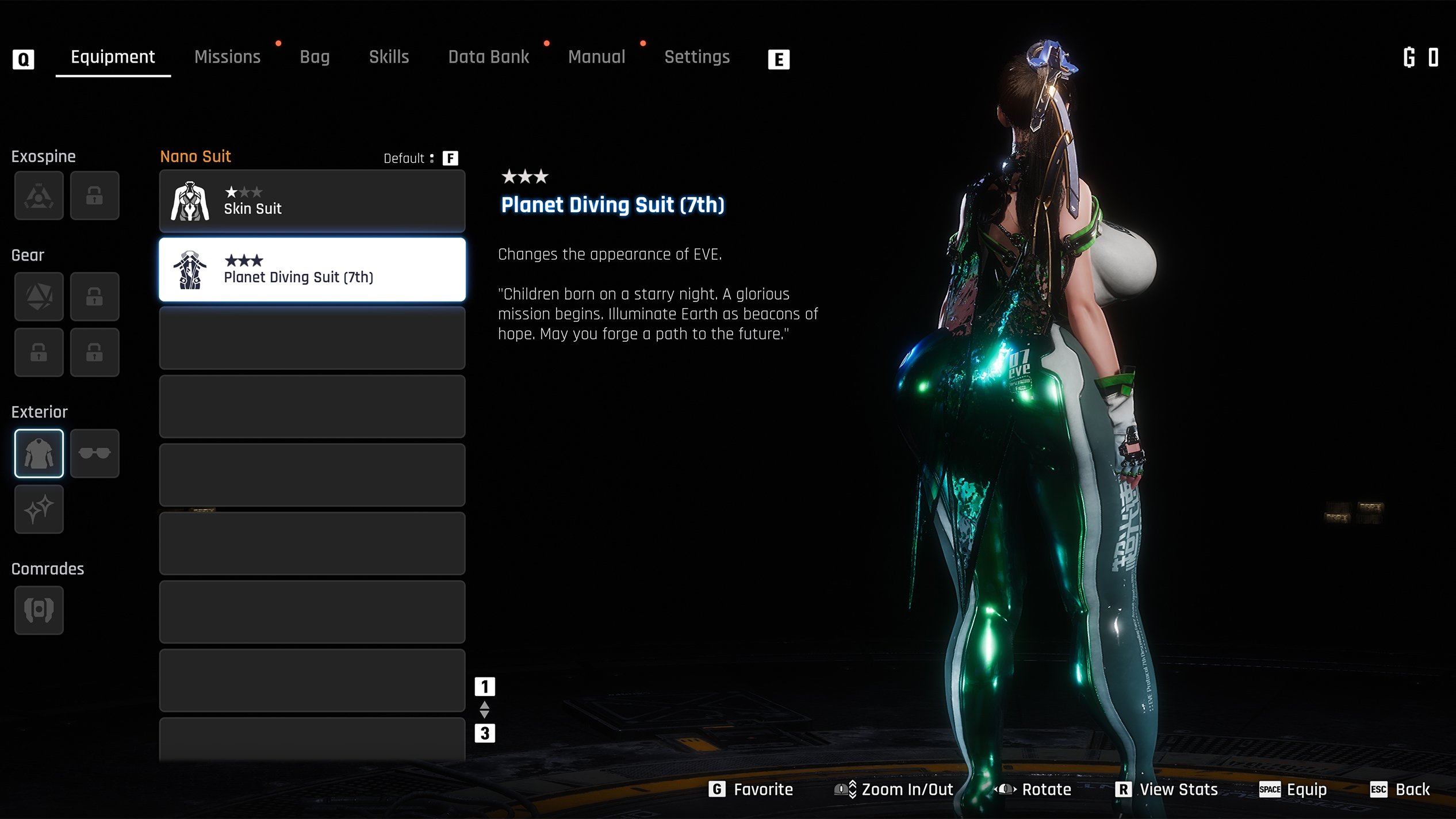Select the first Exospine slot
Image resolution: width=1456 pixels, height=819 pixels.
pyautogui.click(x=39, y=196)
